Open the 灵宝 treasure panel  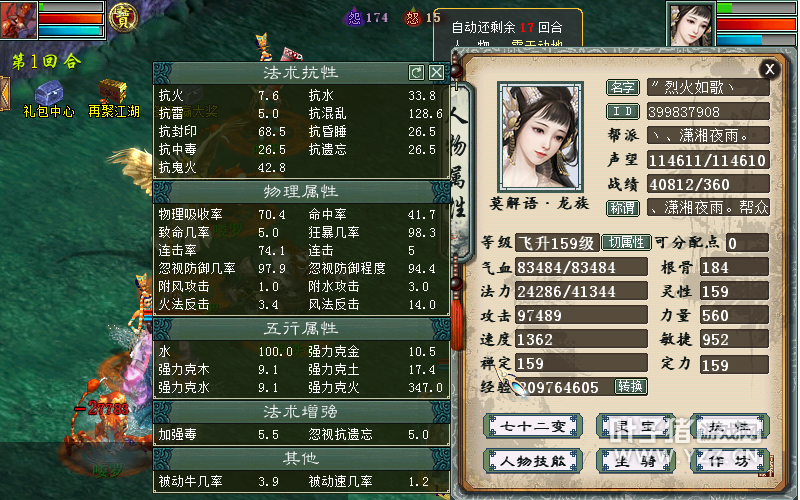pyautogui.click(x=632, y=427)
